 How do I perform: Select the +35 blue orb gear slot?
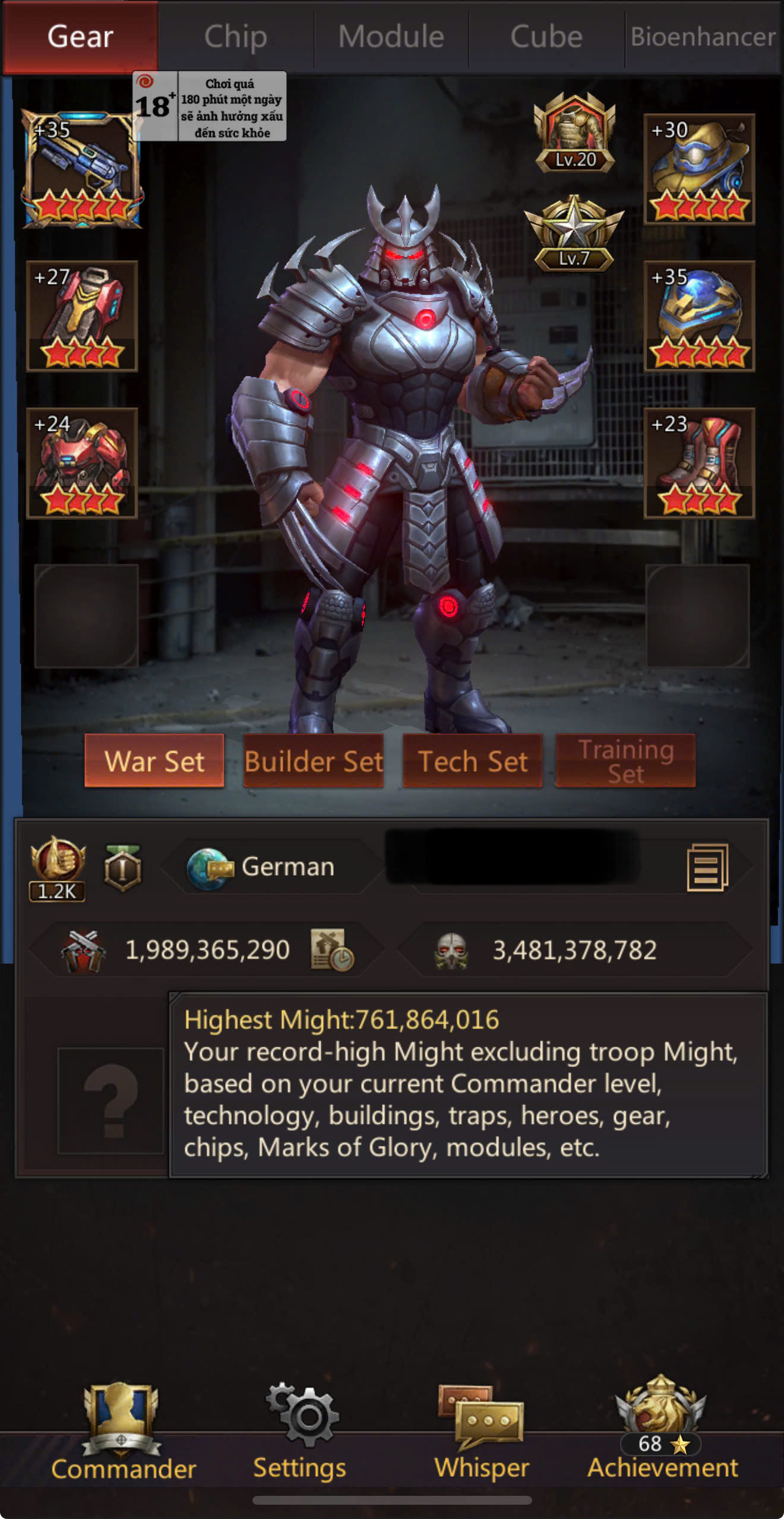tap(699, 316)
